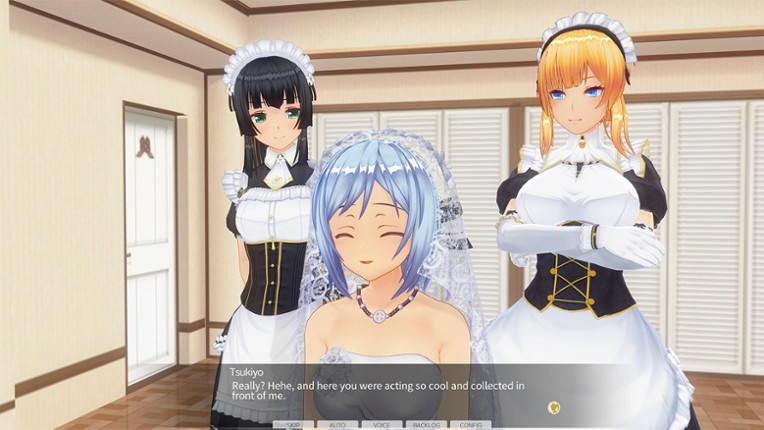Click the gold advance-dialogue indicator icon
This screenshot has width=764, height=430.
pyautogui.click(x=553, y=407)
